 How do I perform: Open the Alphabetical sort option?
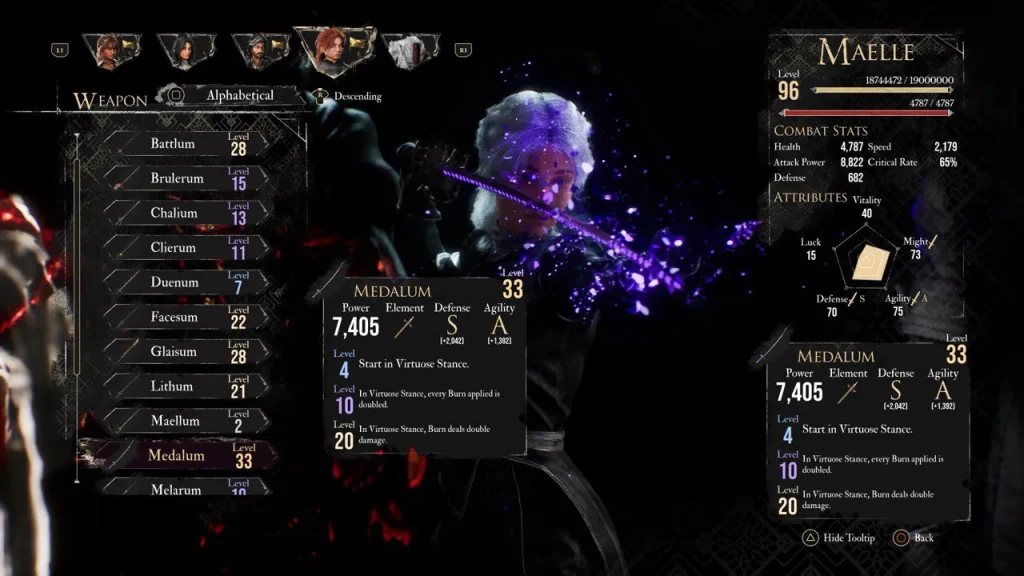coord(238,96)
